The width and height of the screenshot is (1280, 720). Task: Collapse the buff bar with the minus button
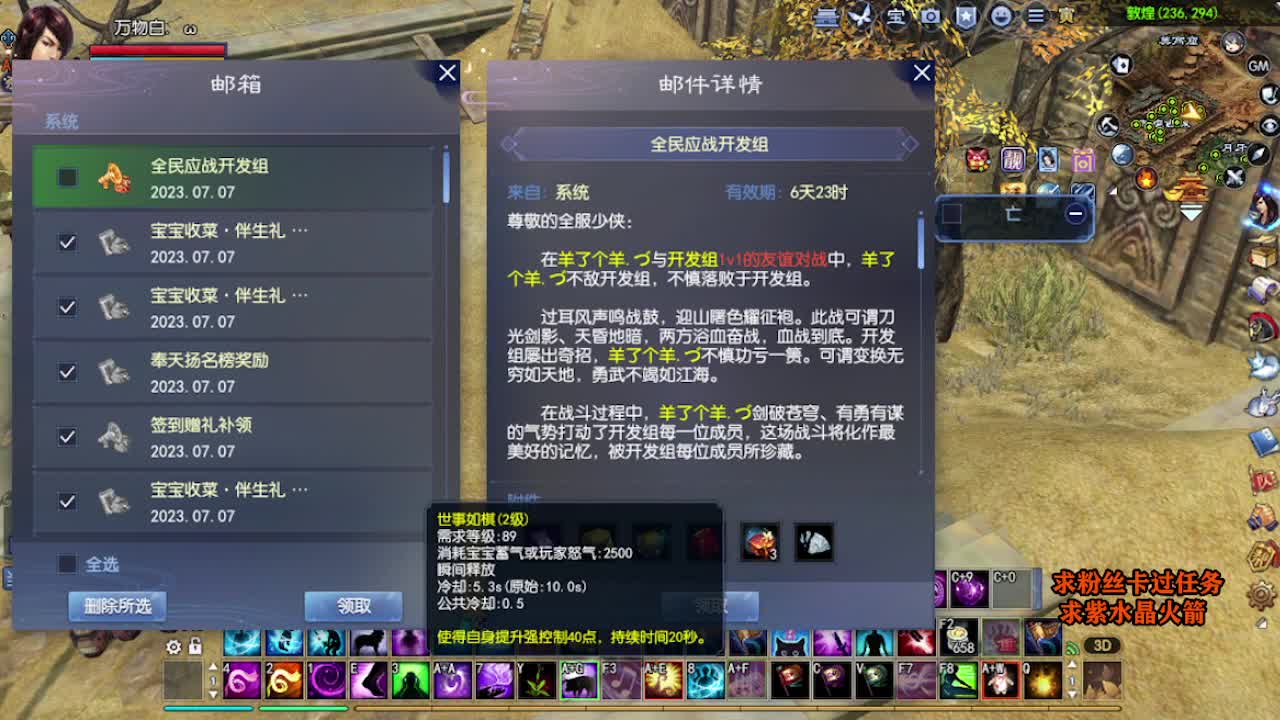tap(1076, 213)
